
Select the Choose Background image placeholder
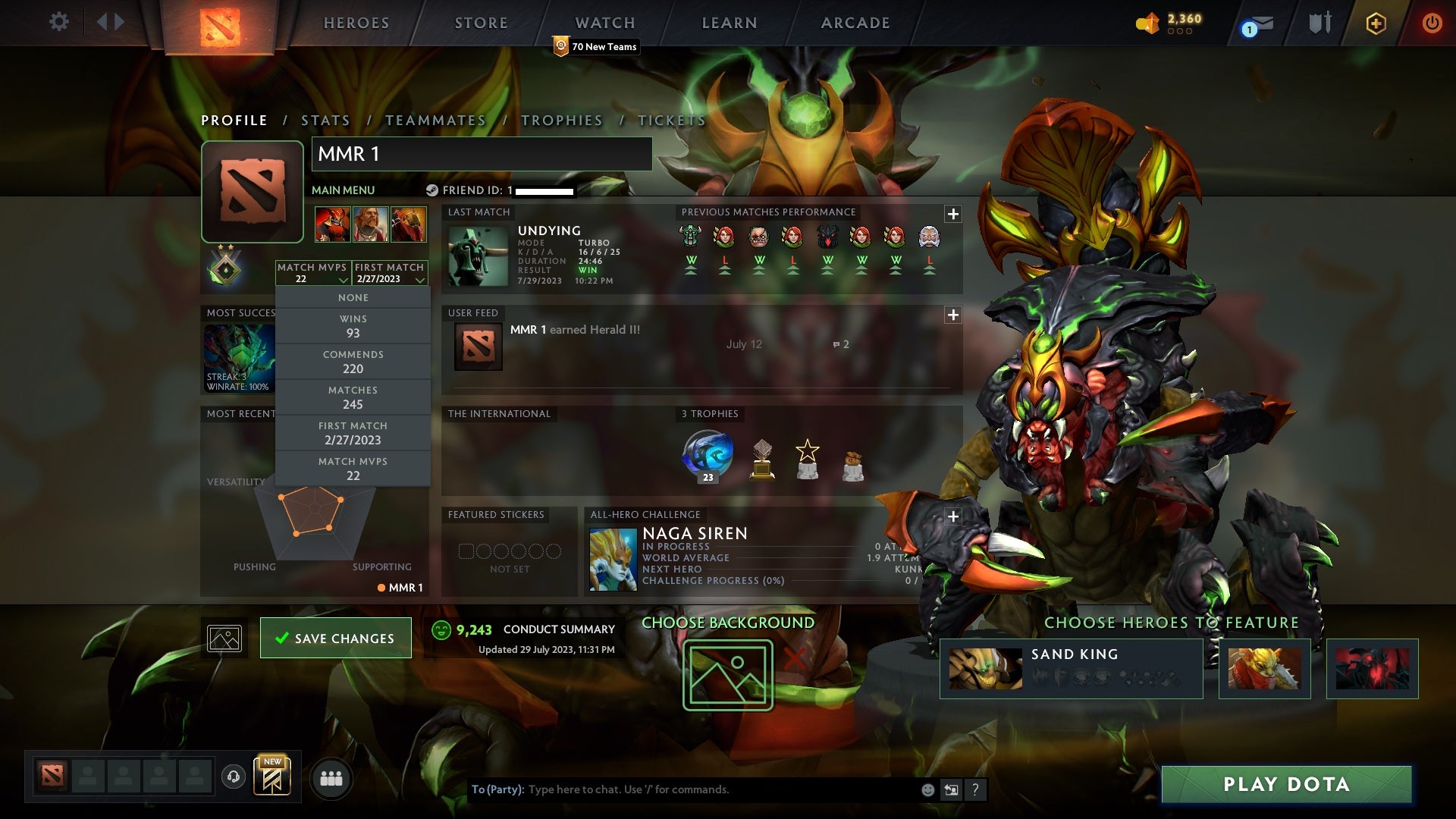[727, 674]
